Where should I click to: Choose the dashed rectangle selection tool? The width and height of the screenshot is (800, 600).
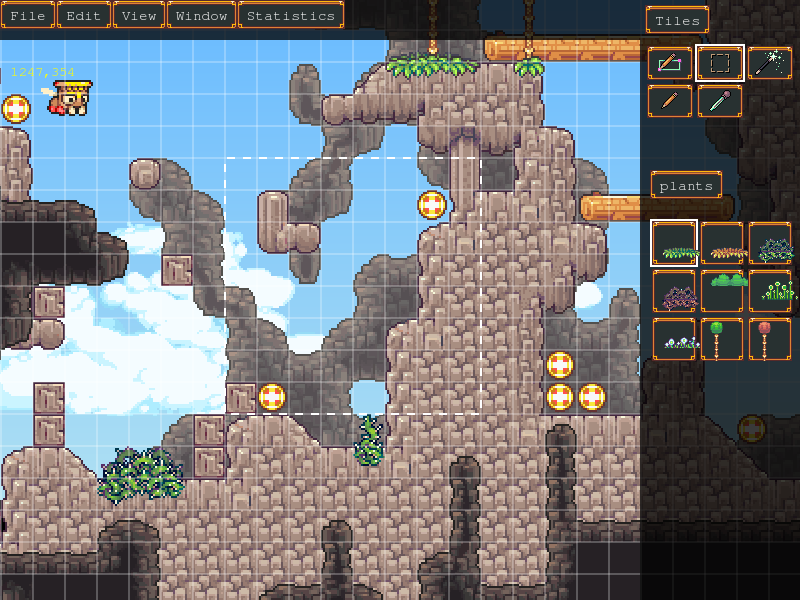coord(719,64)
